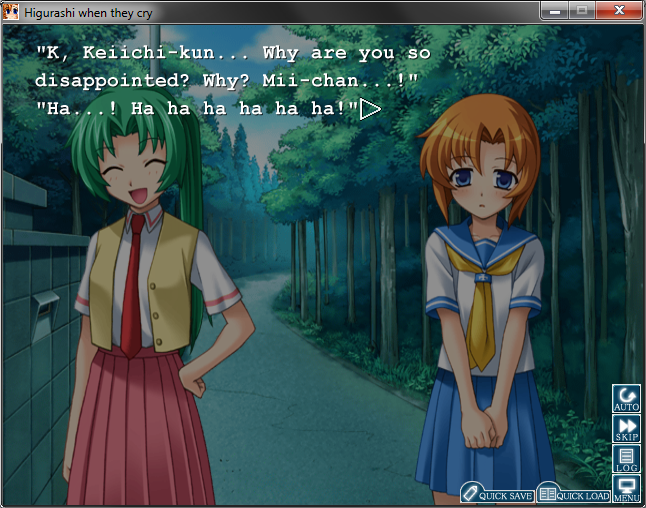Activate the Skip fast-forward button
Screen dimensions: 646x508
(626, 429)
